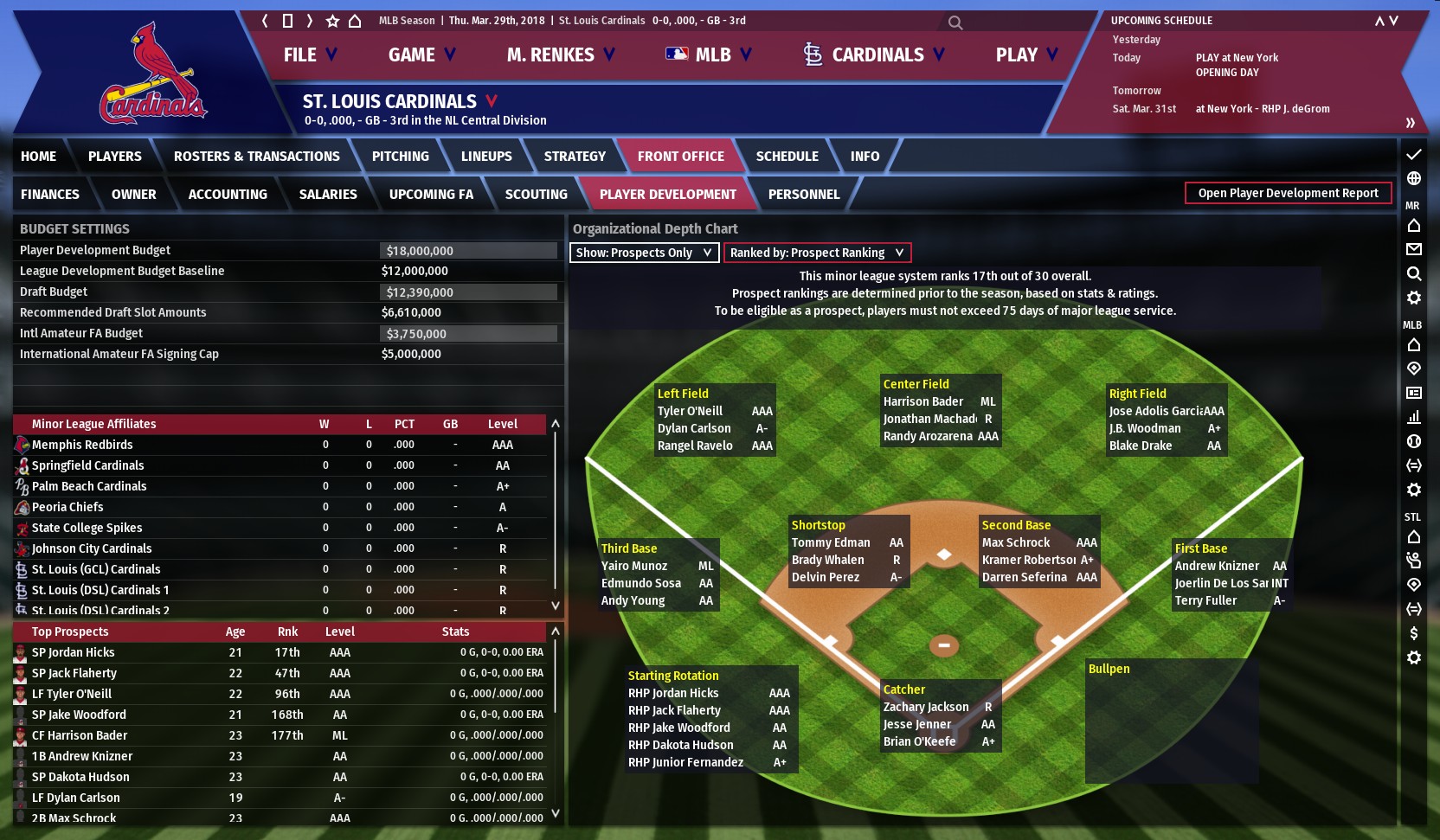Open the FILE menu
Screen dimensions: 1440x840
tap(309, 55)
